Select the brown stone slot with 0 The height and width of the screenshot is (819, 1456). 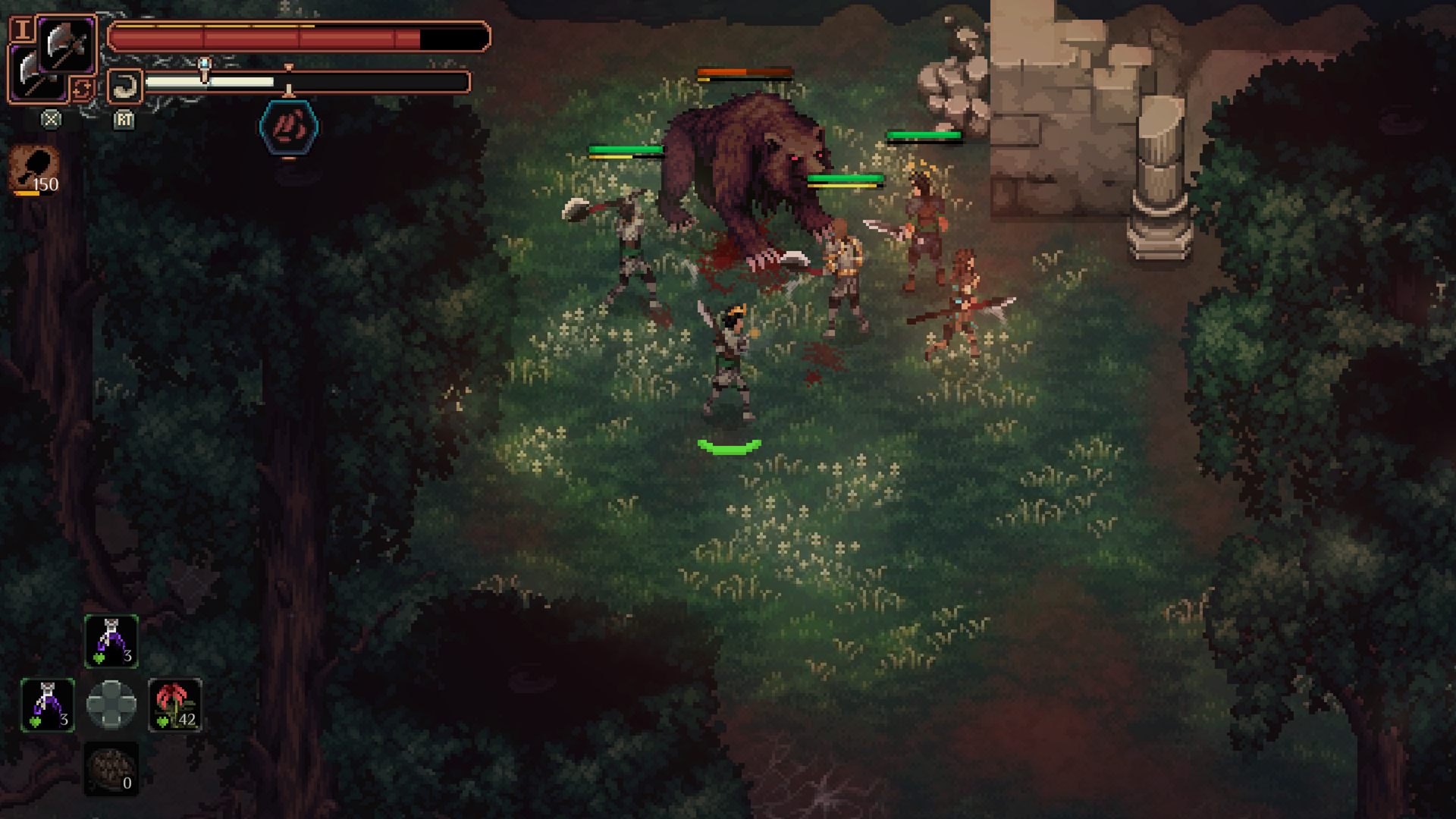(111, 769)
